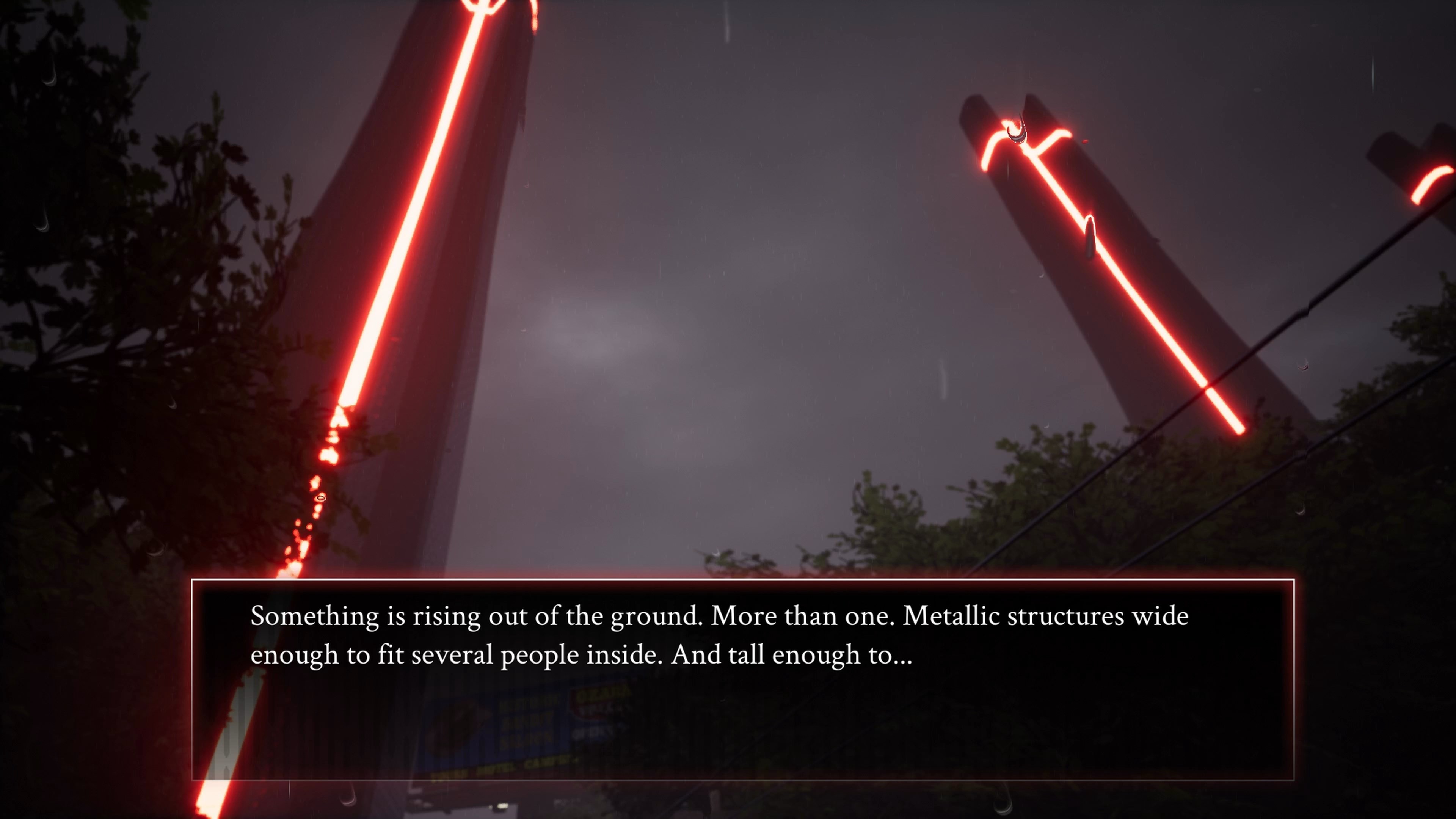Click the dialogue box to advance text

[x=723, y=678]
